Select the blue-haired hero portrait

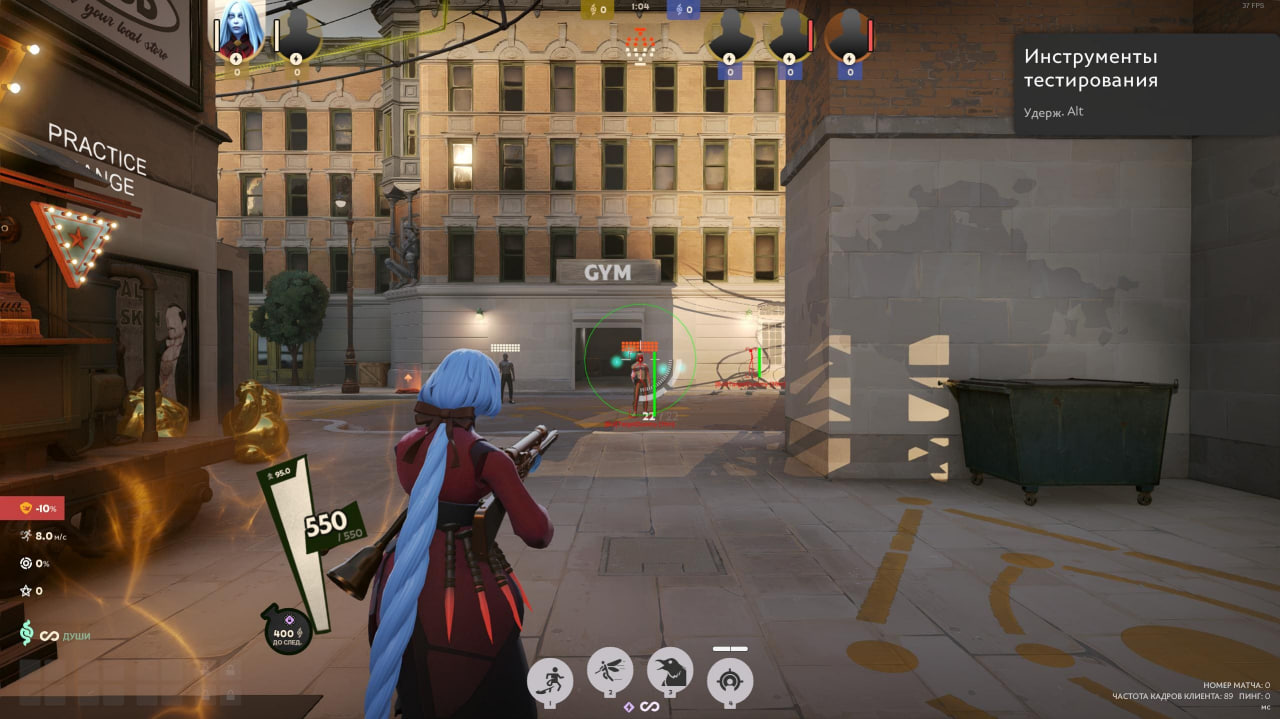pyautogui.click(x=239, y=28)
